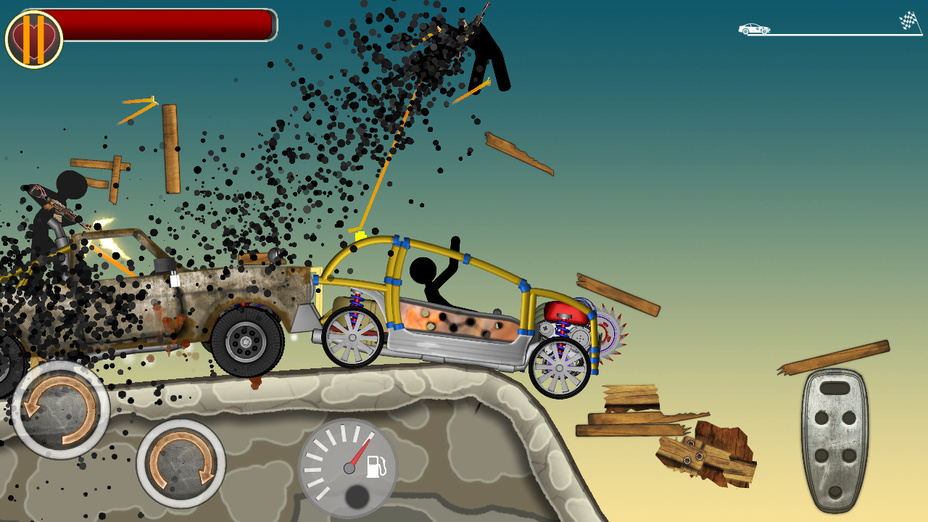Screen dimensions: 928x522
Task: Hit the metal gas pedal
Action: (x=834, y=441)
